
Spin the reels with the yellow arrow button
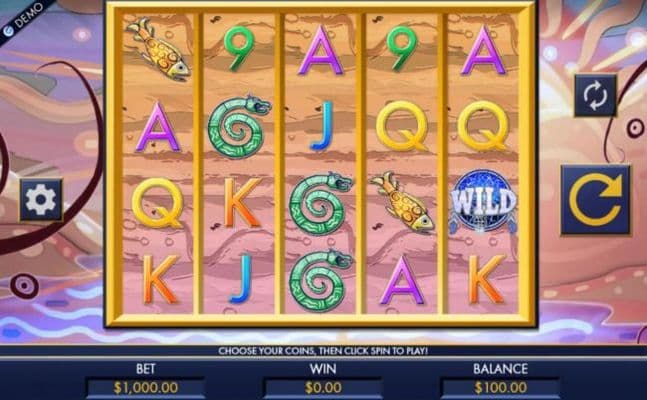pos(595,200)
